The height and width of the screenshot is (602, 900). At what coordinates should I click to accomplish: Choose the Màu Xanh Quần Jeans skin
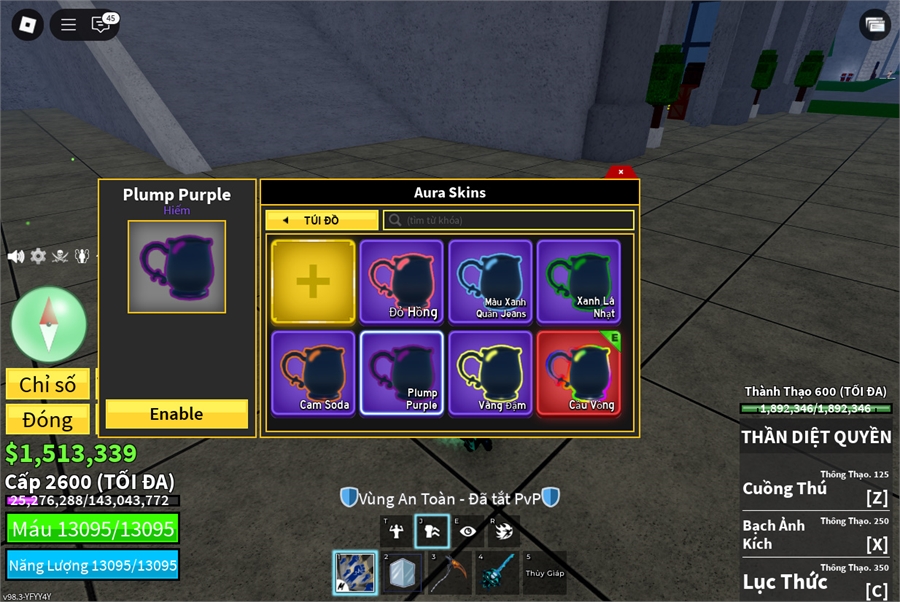[x=490, y=283]
